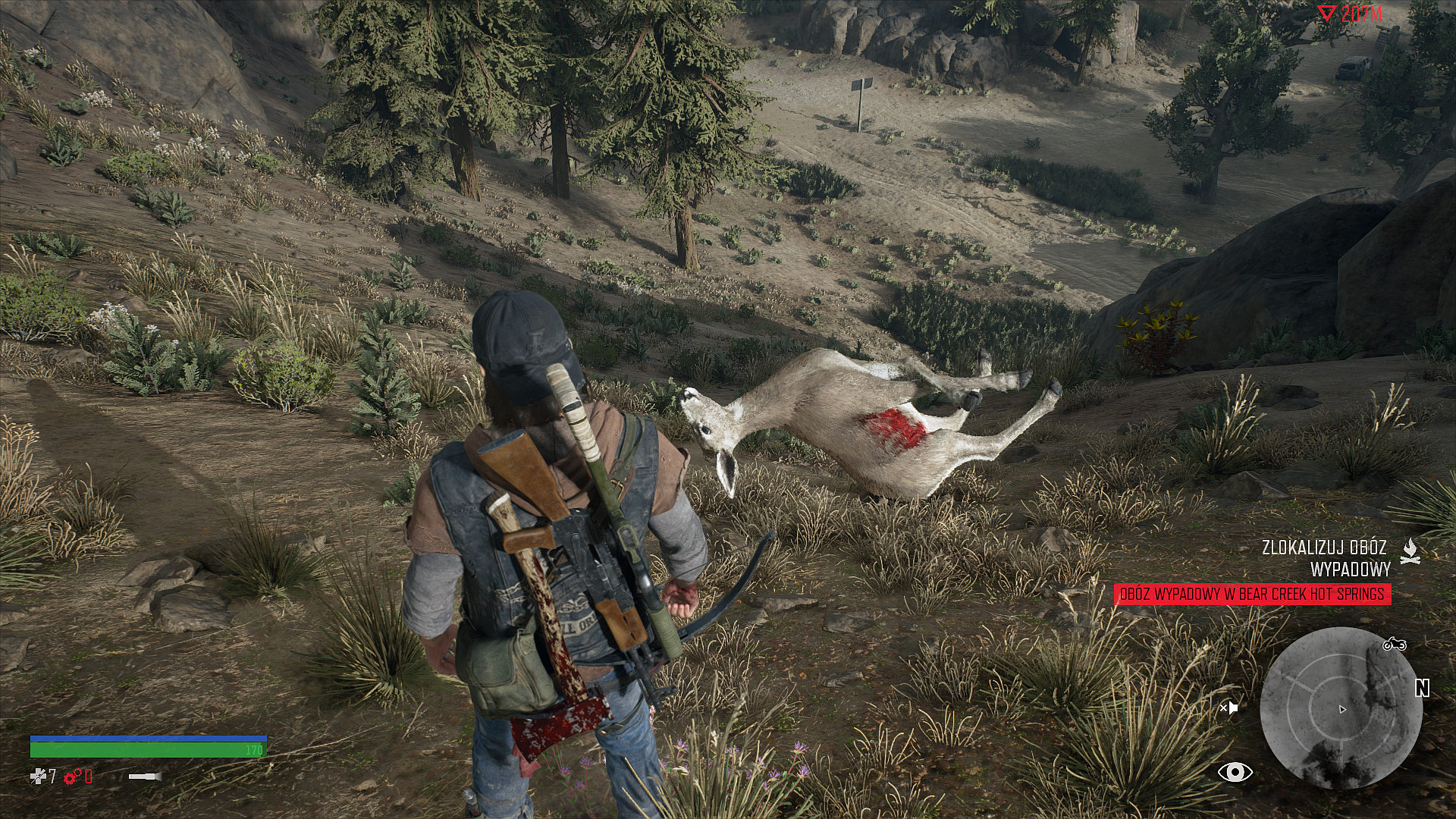The height and width of the screenshot is (819, 1456).
Task: Open the Zlokalizuj Obóz Wypadowy objective
Action: pyautogui.click(x=1324, y=557)
